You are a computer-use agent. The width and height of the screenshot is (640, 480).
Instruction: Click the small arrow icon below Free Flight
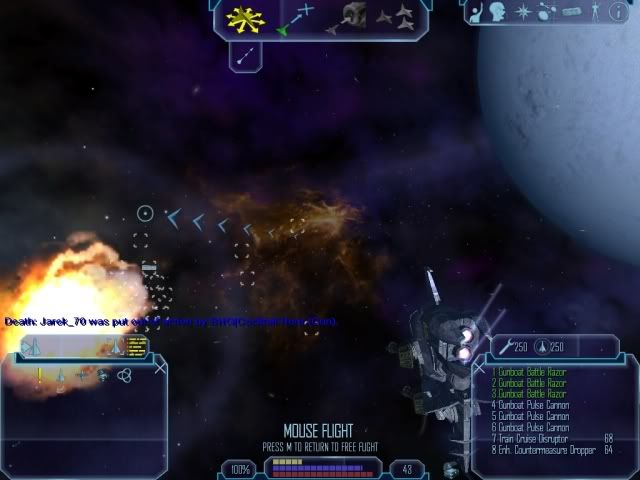(243, 55)
